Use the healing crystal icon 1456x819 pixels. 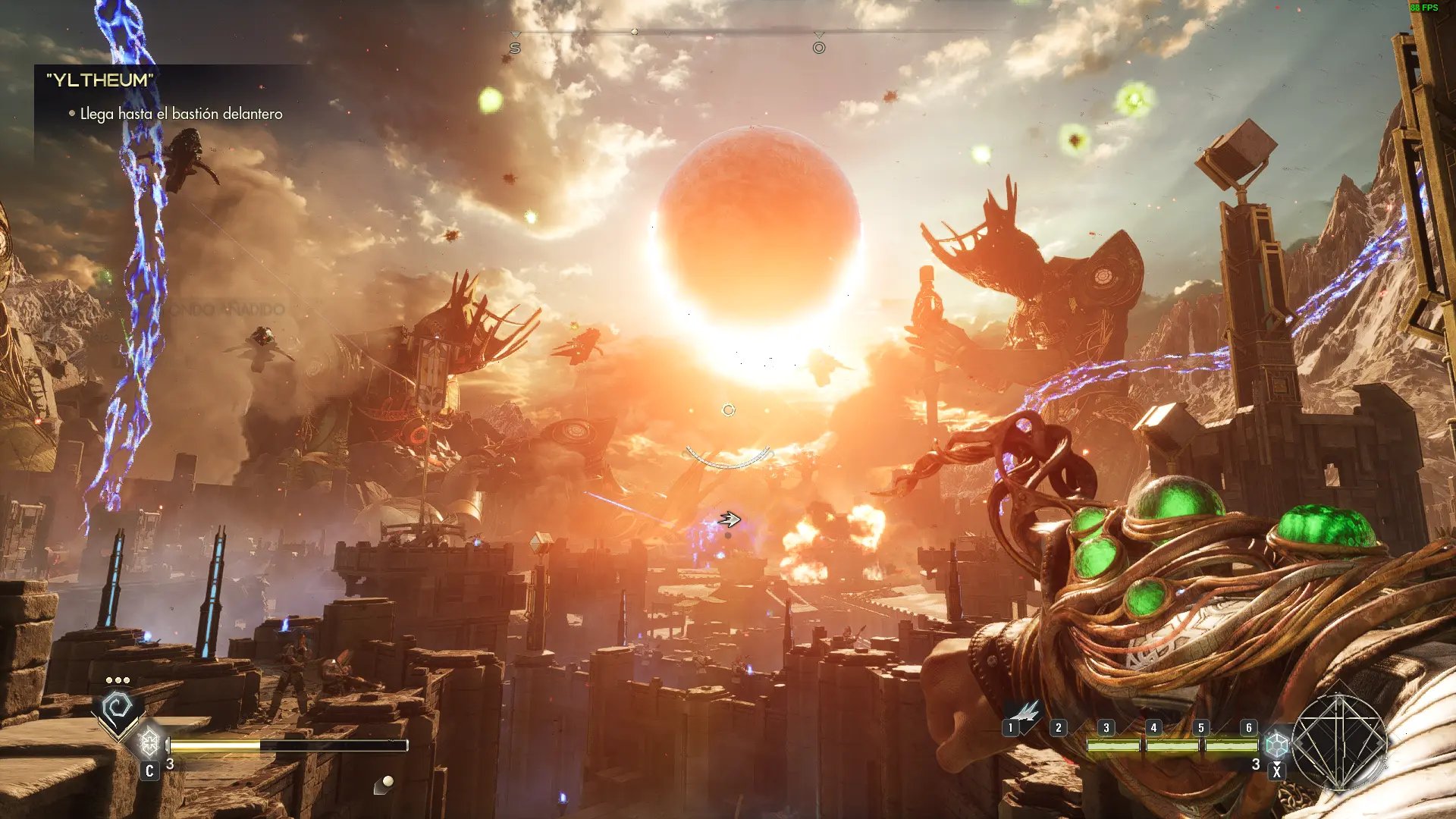coord(150,741)
